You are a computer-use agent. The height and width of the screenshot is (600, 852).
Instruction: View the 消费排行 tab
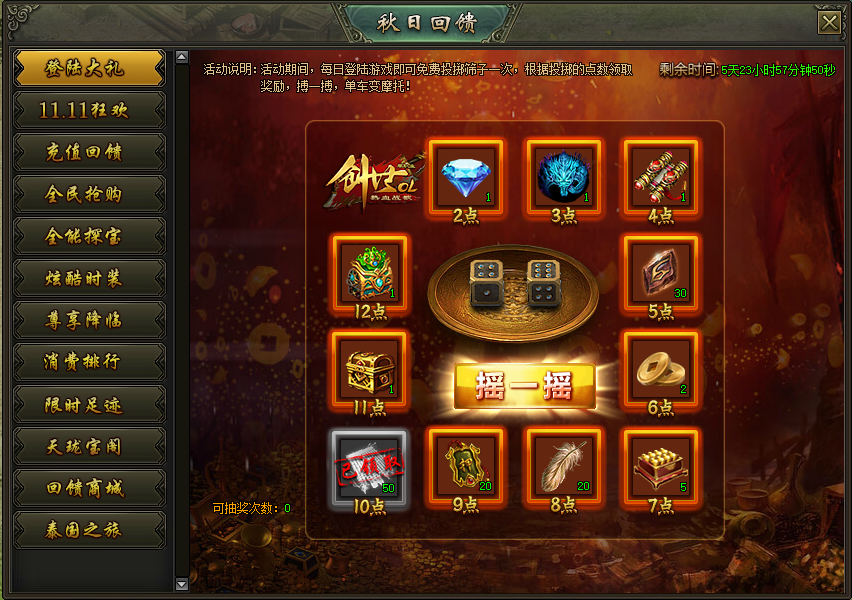89,362
